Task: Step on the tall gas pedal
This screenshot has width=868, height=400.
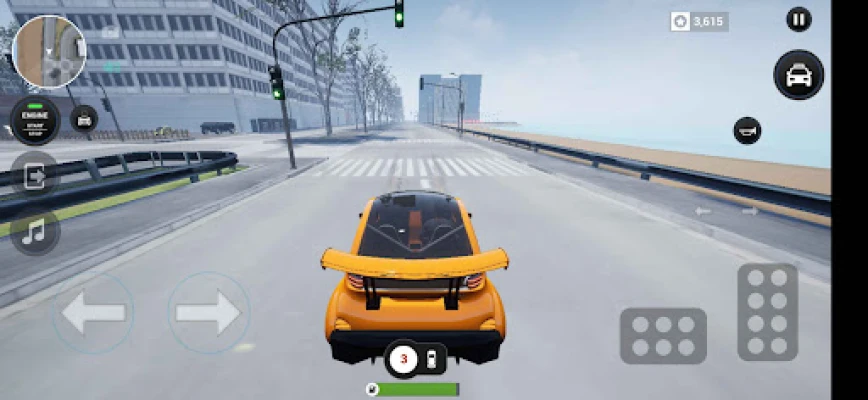Action: 767,312
